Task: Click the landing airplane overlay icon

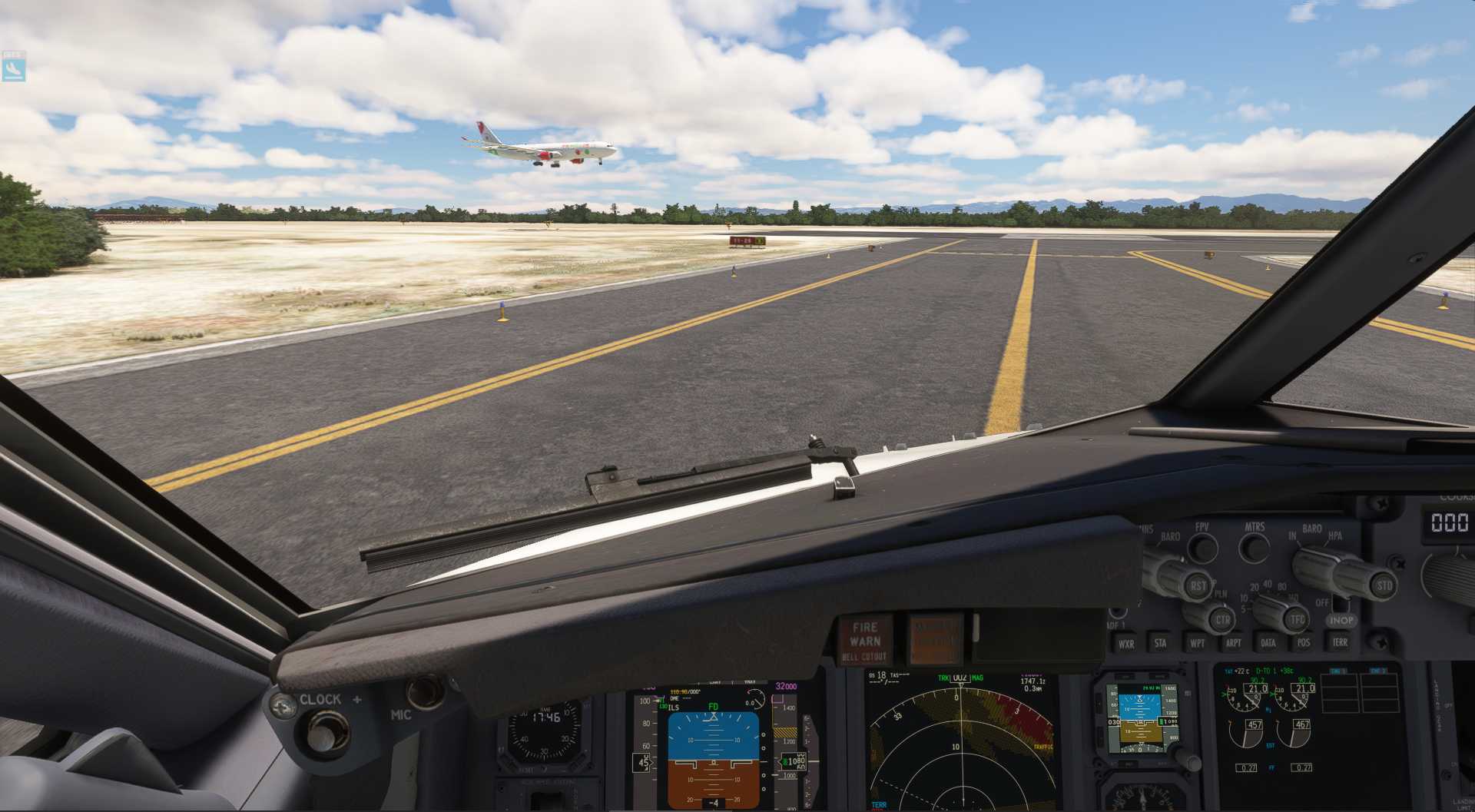Action: click(x=14, y=68)
